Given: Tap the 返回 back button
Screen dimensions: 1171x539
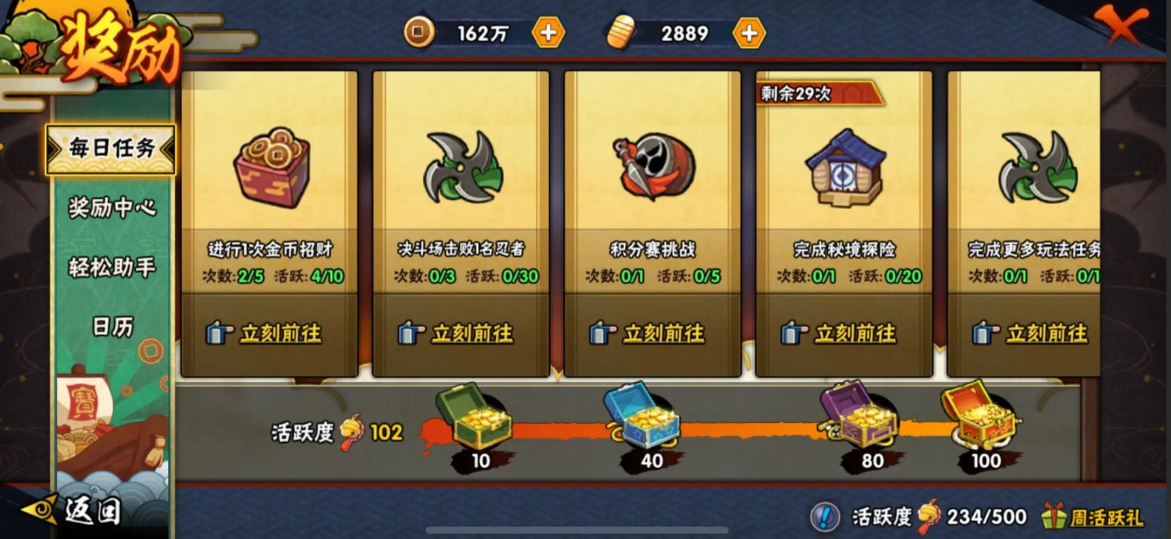Looking at the screenshot, I should pyautogui.click(x=75, y=510).
